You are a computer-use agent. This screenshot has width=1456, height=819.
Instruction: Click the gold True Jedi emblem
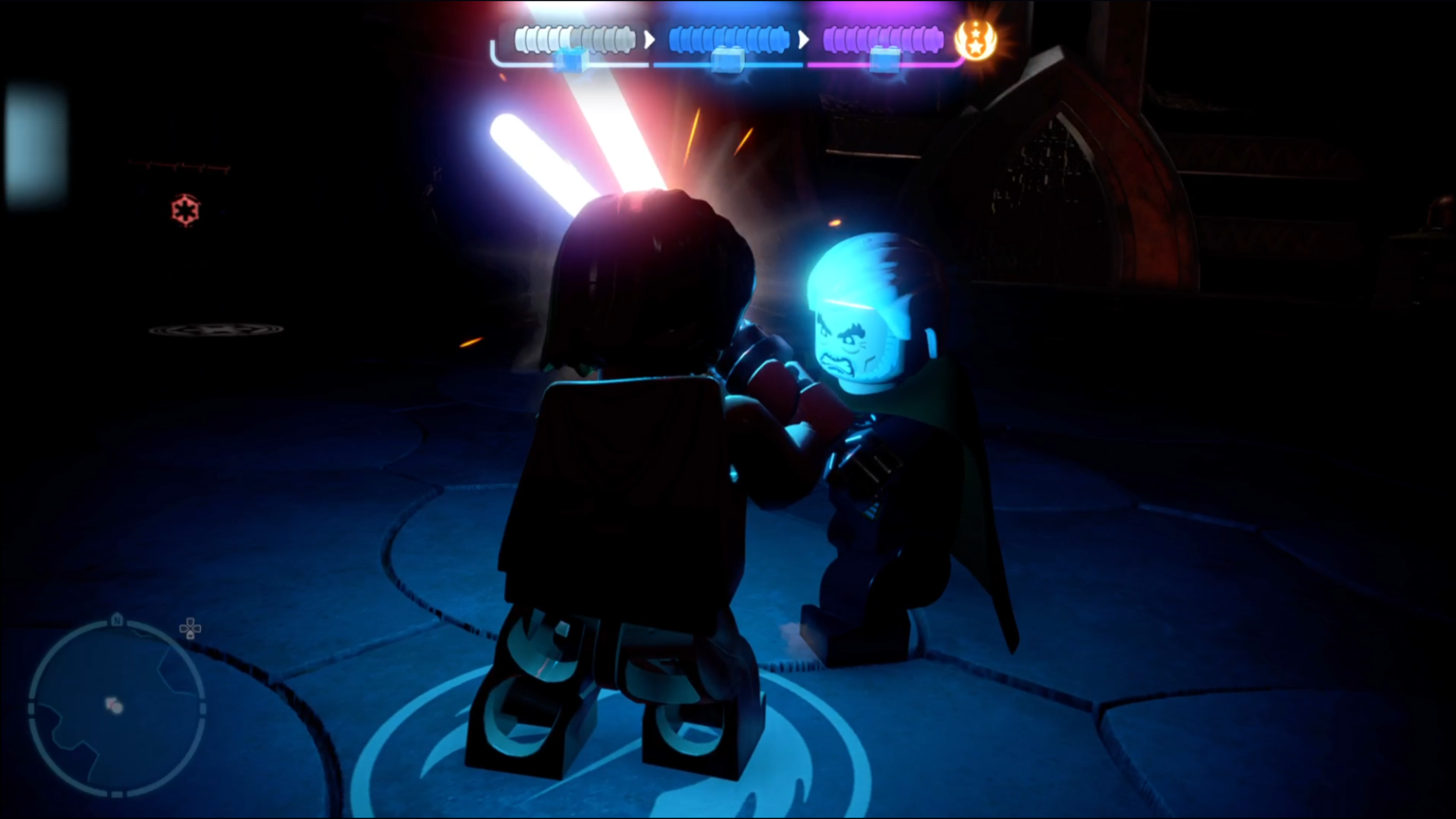coord(976,39)
